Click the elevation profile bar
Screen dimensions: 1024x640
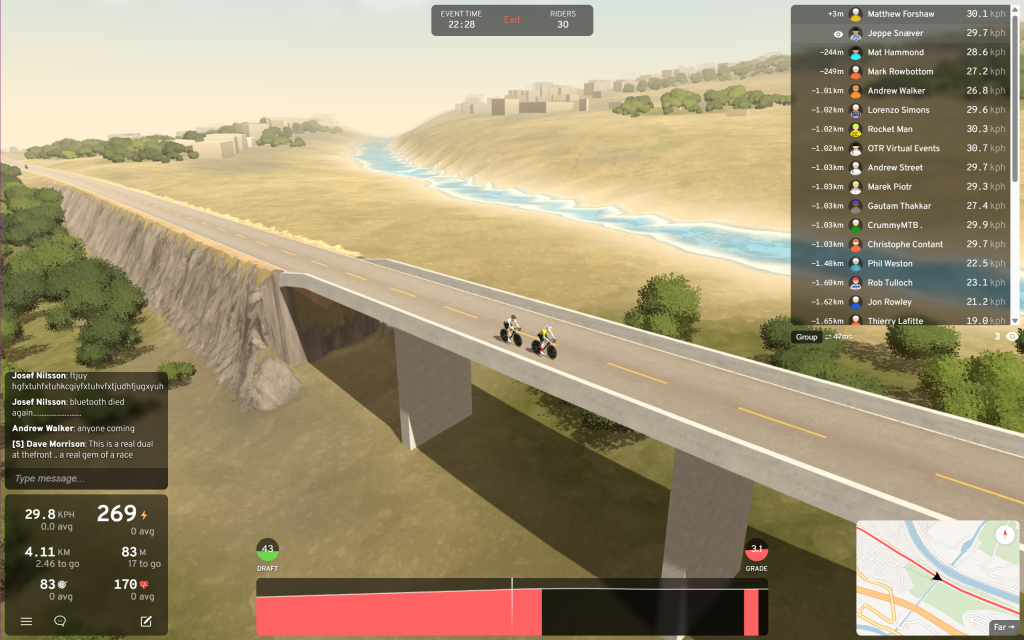click(x=510, y=610)
